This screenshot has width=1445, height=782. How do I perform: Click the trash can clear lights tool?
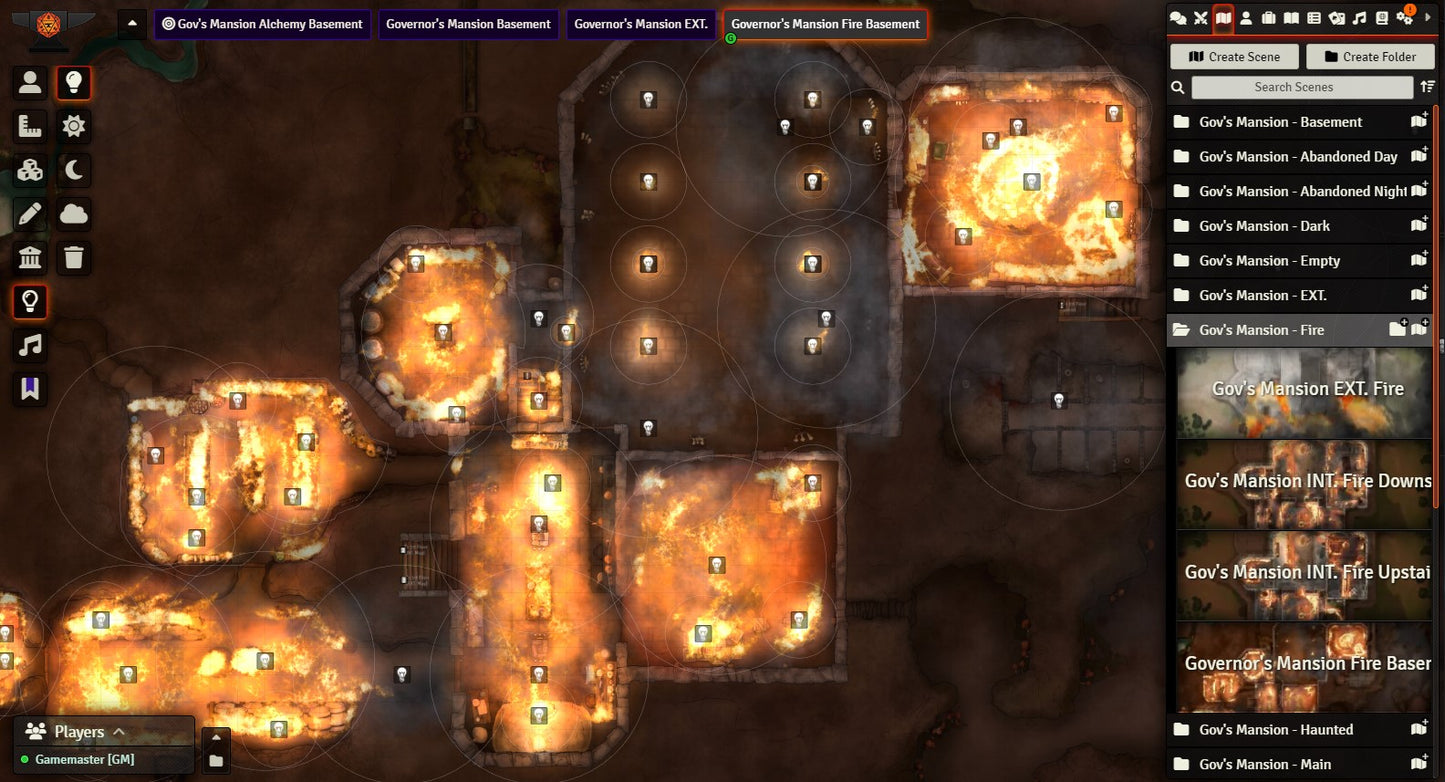point(74,258)
